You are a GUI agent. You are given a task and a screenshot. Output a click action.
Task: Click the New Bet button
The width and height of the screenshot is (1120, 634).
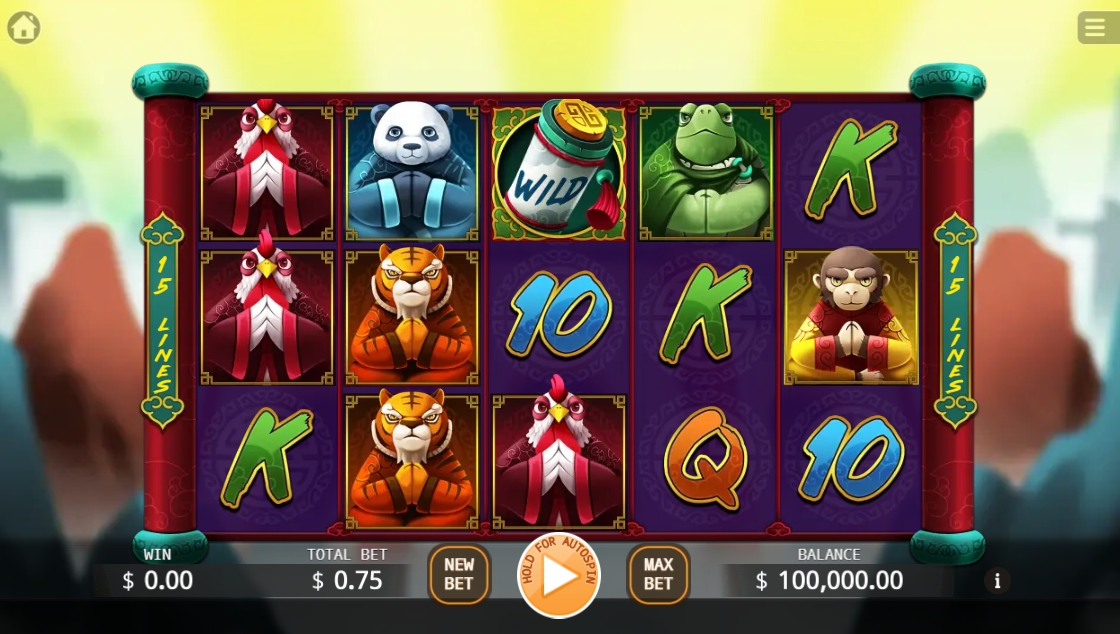coord(459,574)
